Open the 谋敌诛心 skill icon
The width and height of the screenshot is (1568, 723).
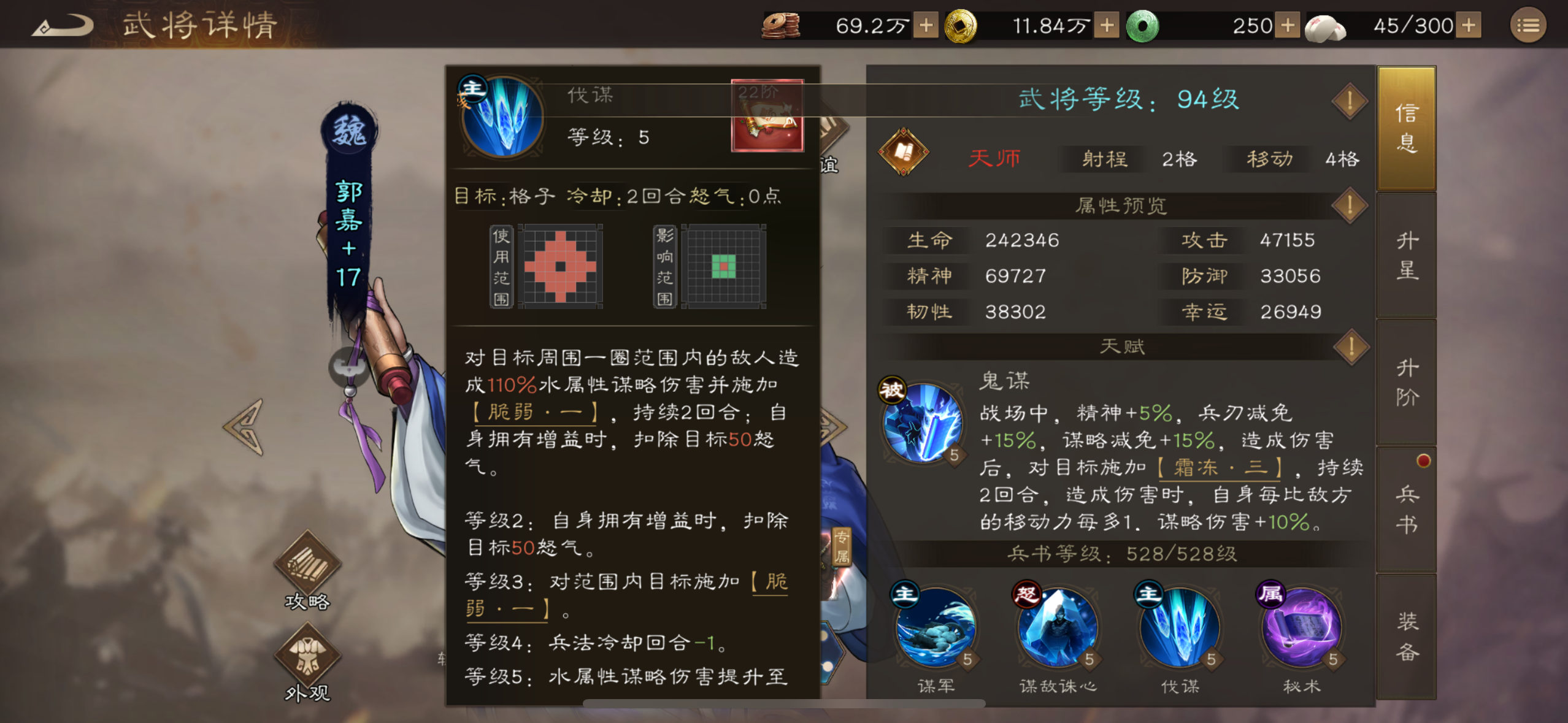coord(1059,629)
